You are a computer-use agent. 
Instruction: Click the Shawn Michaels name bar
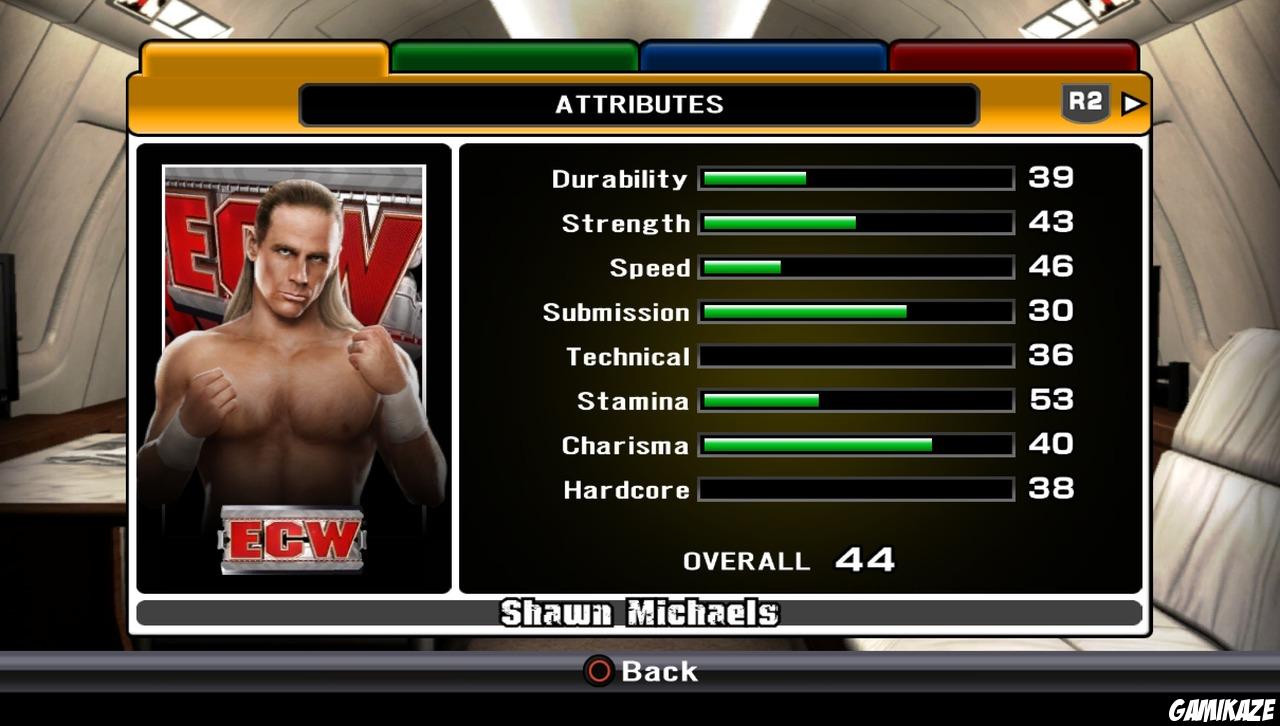640,613
